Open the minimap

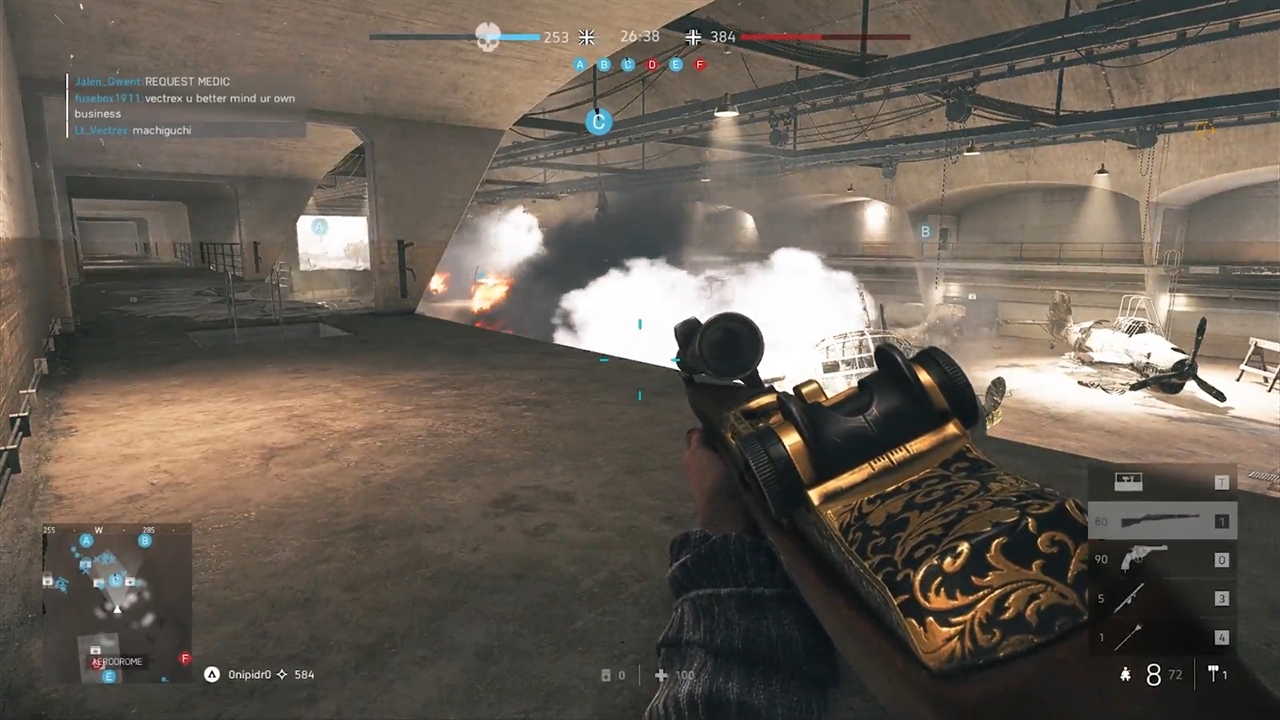[x=117, y=603]
